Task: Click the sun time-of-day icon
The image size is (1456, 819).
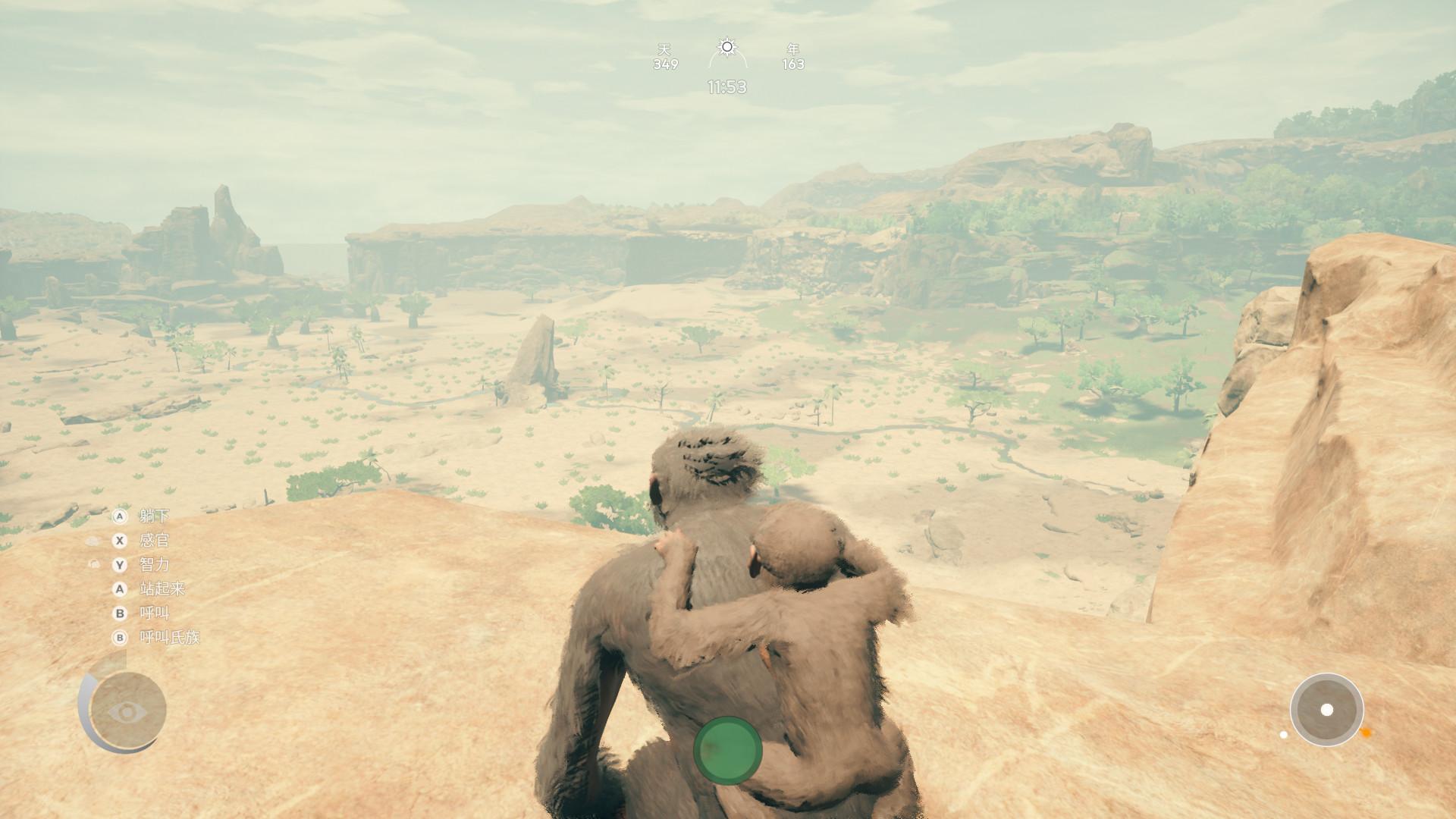Action: click(727, 48)
